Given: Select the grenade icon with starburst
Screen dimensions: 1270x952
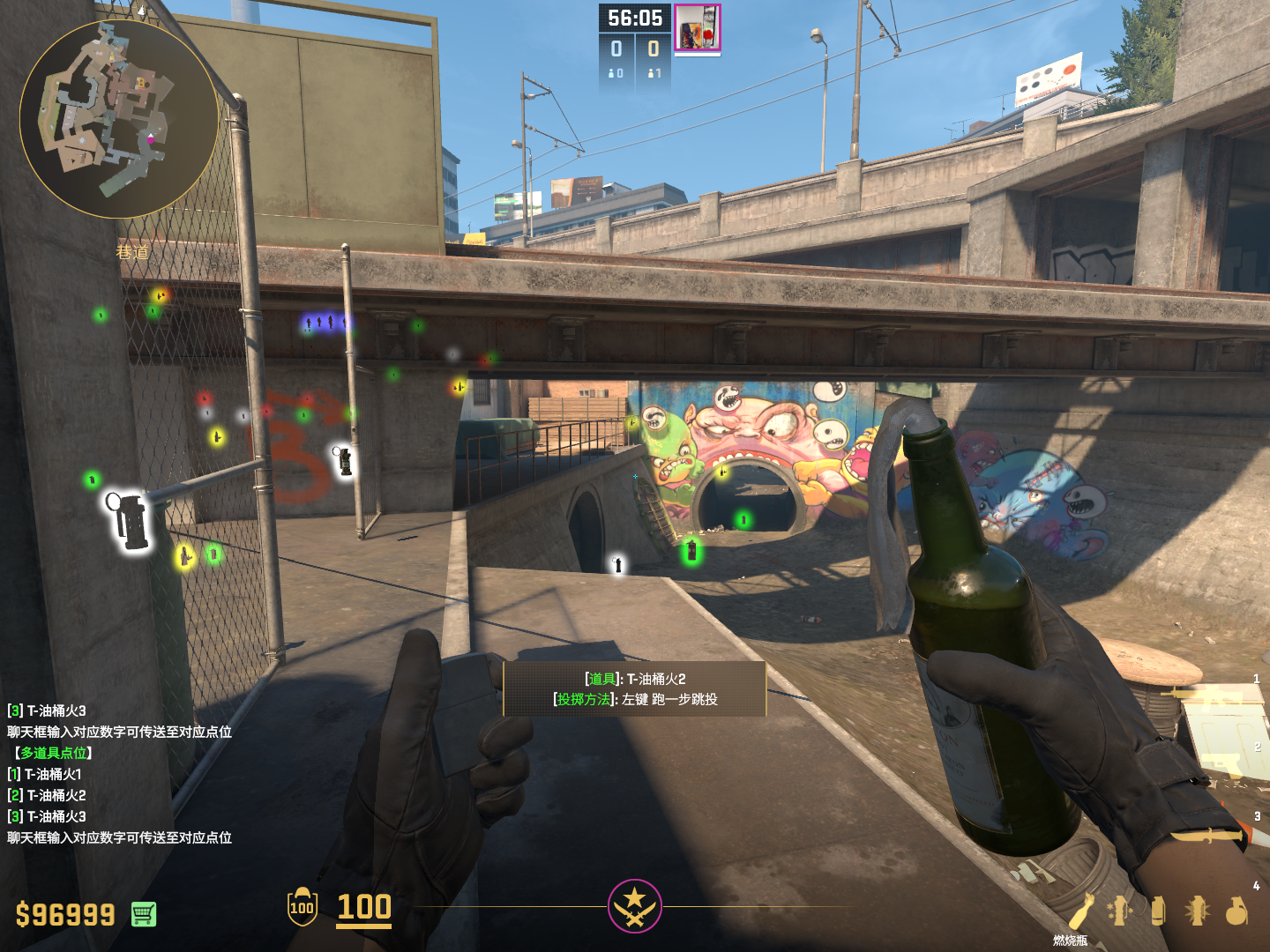Looking at the screenshot, I should (1197, 911).
